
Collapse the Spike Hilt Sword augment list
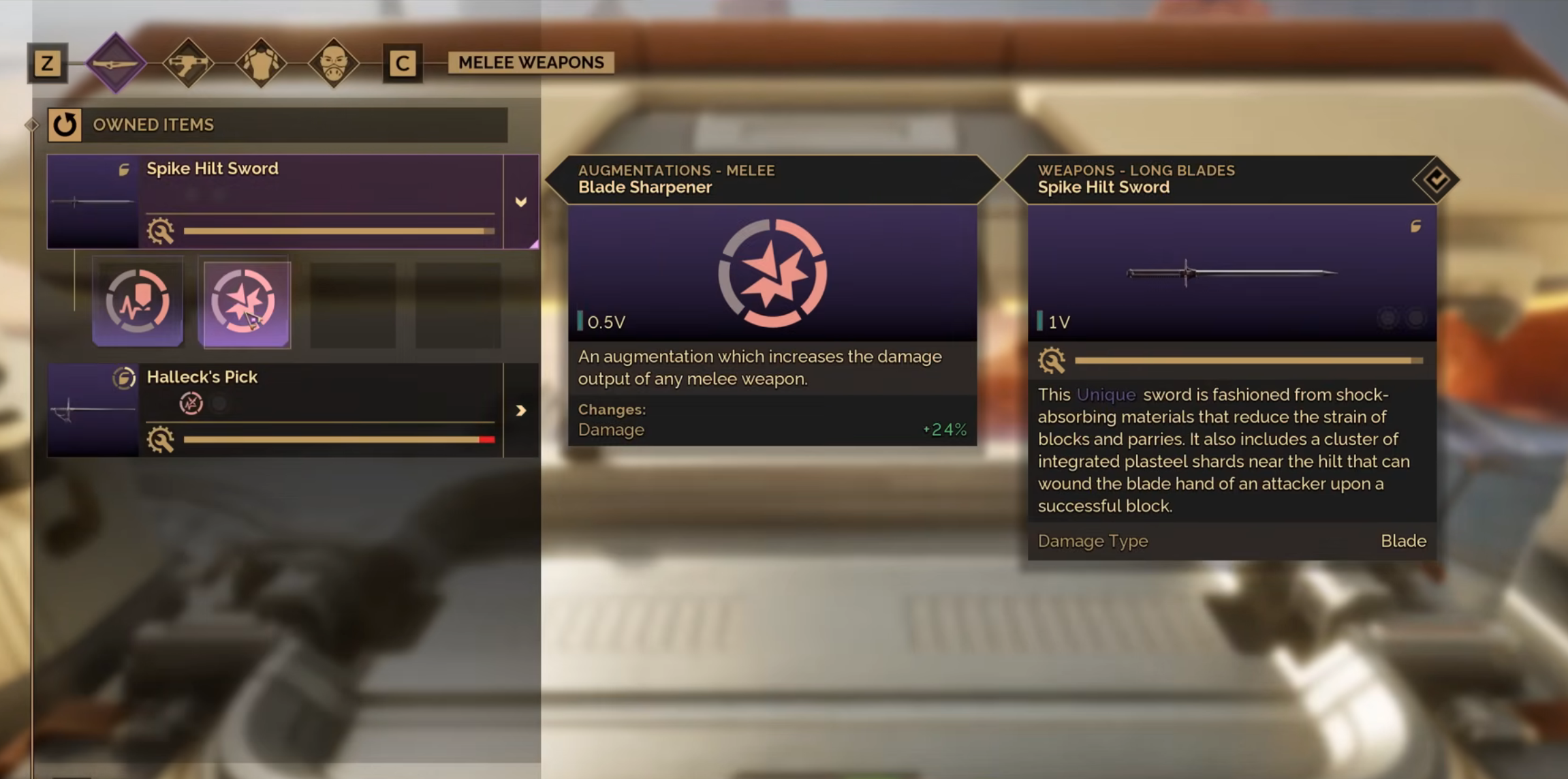[x=520, y=202]
